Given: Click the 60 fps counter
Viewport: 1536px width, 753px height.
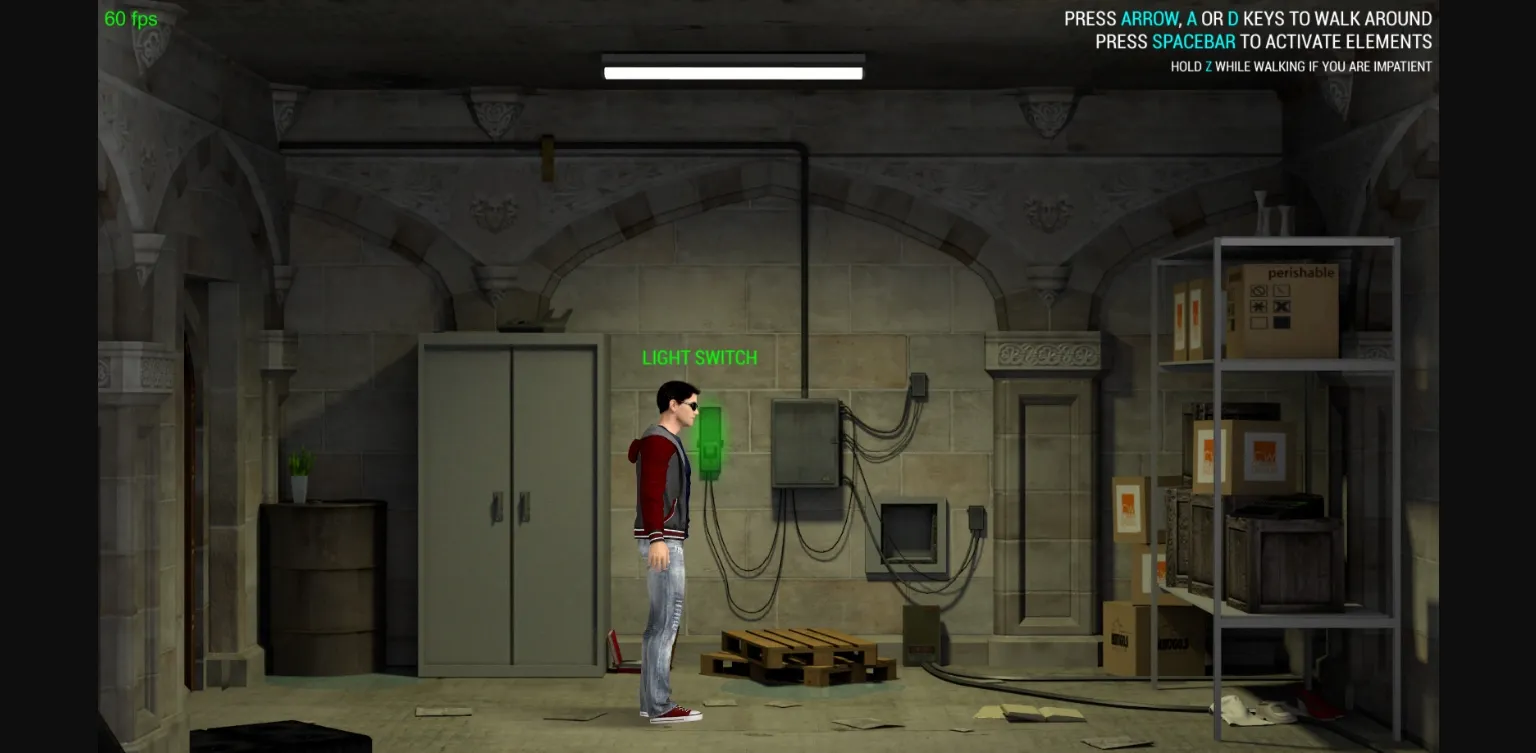Looking at the screenshot, I should click(130, 18).
